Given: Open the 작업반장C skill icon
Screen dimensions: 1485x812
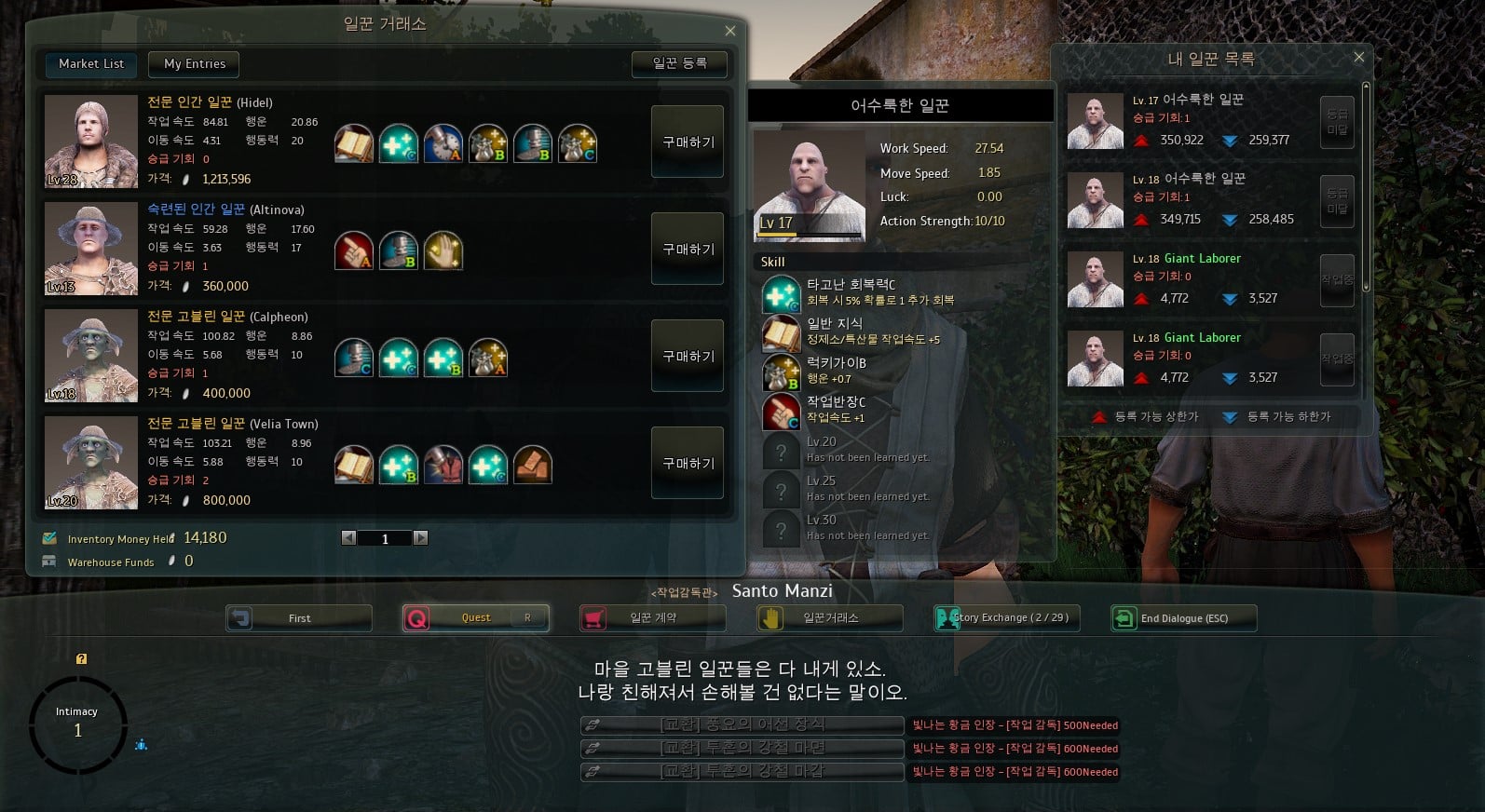Looking at the screenshot, I should 780,411.
